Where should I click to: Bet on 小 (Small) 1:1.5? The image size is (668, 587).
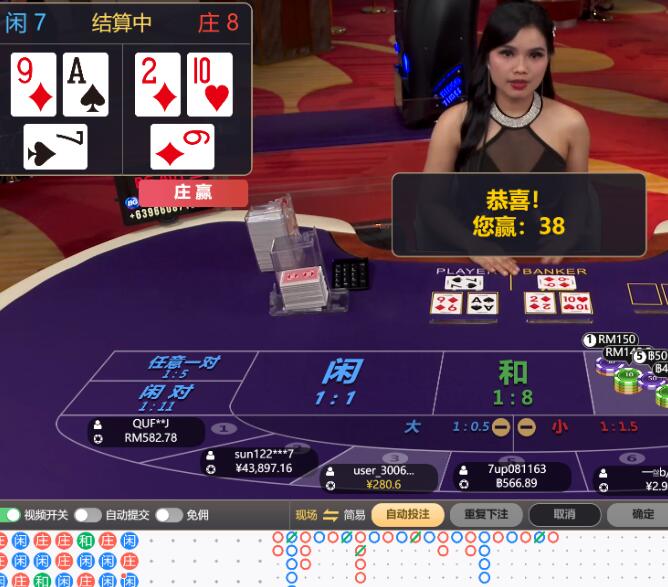tap(560, 427)
